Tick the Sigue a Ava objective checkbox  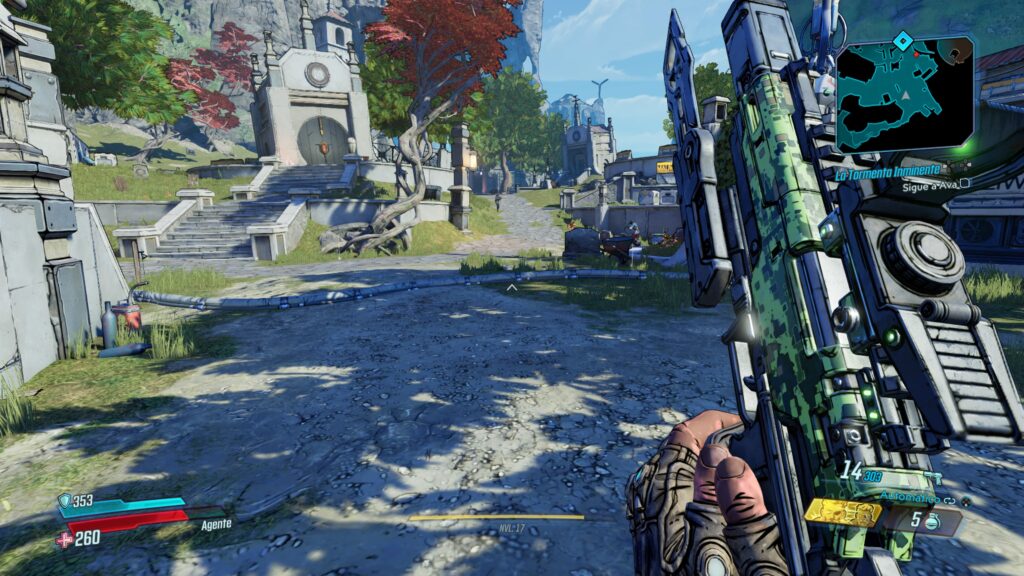965,184
